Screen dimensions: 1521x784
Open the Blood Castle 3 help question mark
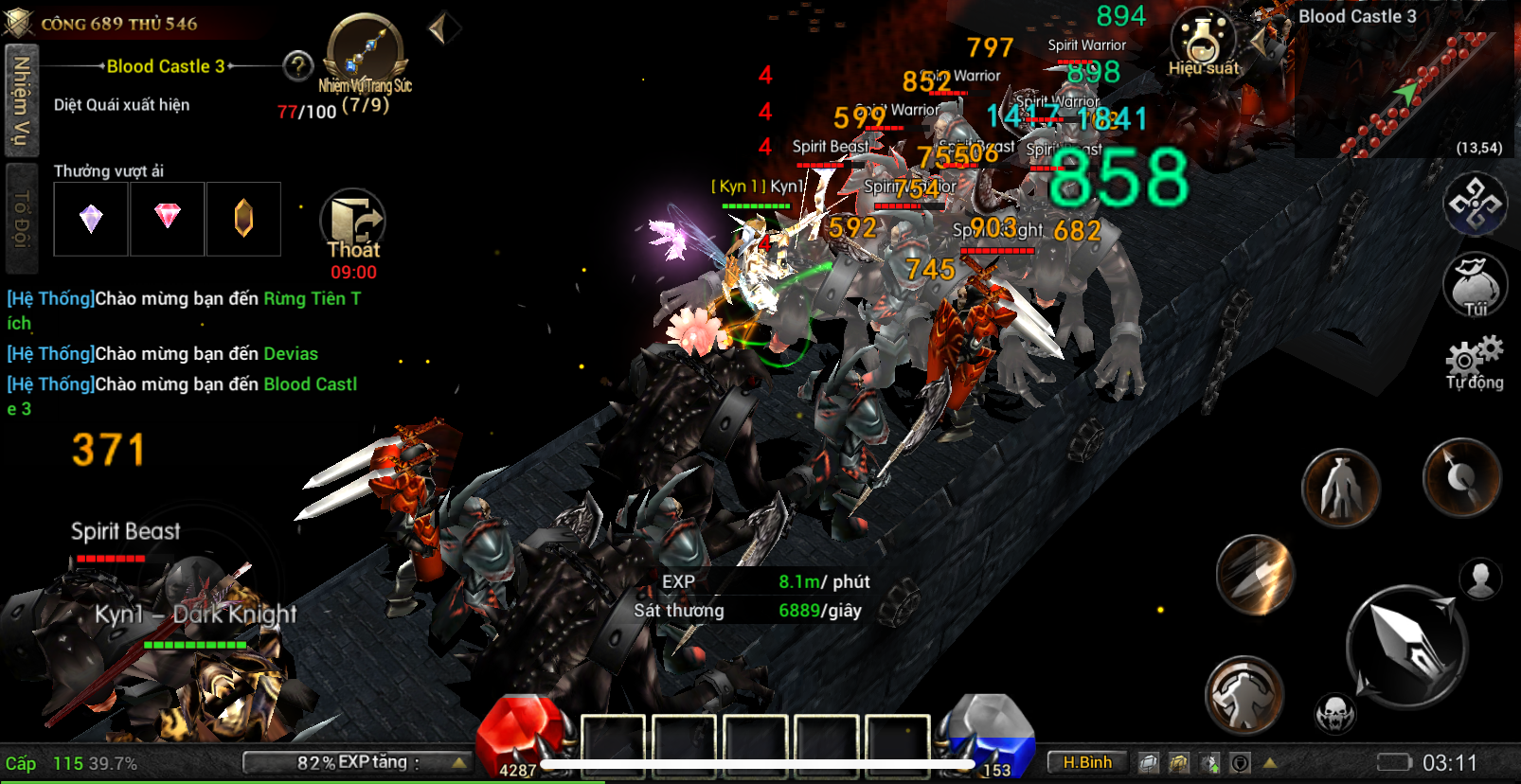coord(298,66)
